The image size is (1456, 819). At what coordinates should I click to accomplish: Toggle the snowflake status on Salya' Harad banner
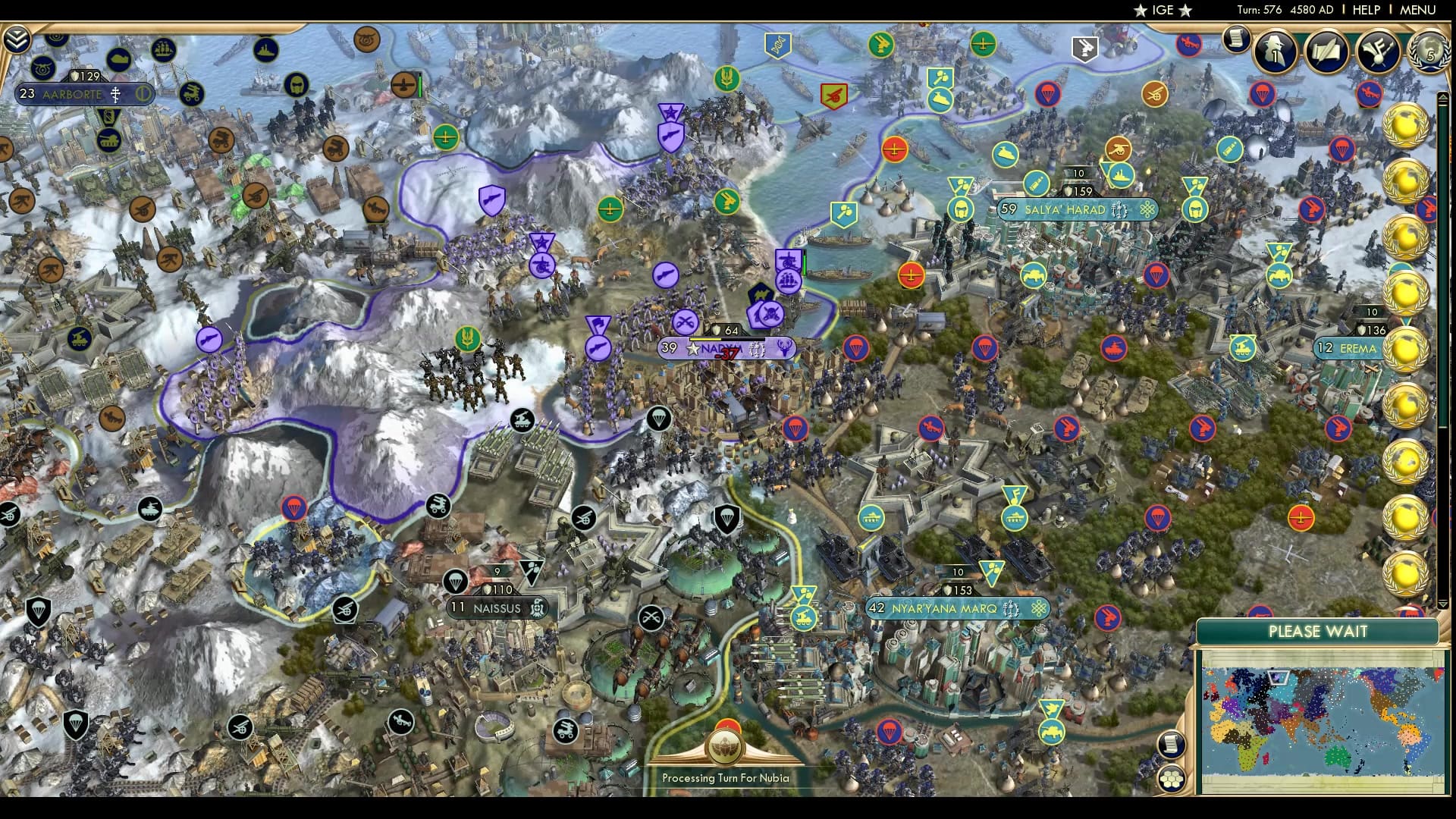(1148, 211)
